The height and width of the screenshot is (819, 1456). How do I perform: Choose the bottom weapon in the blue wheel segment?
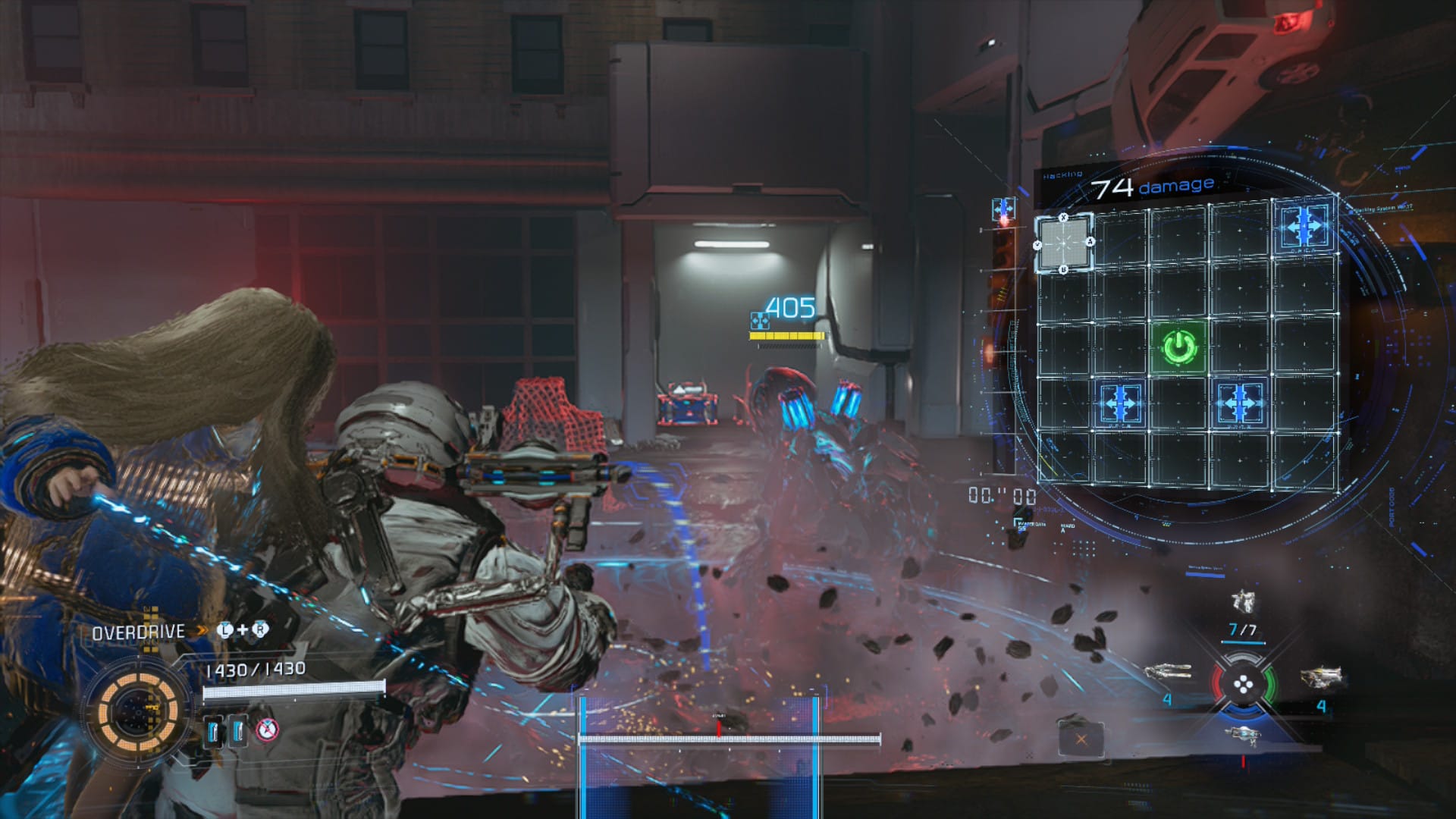point(1243,734)
